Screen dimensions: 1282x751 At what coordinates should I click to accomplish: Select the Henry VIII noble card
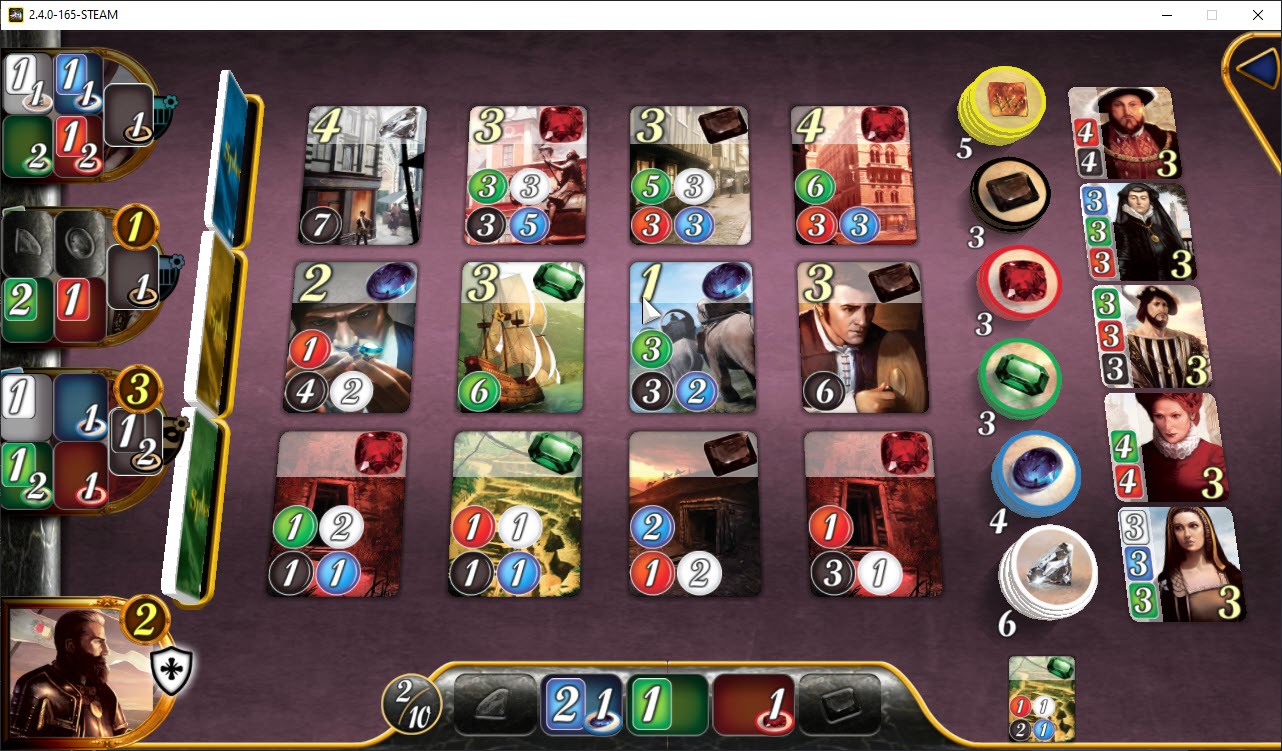point(1121,130)
